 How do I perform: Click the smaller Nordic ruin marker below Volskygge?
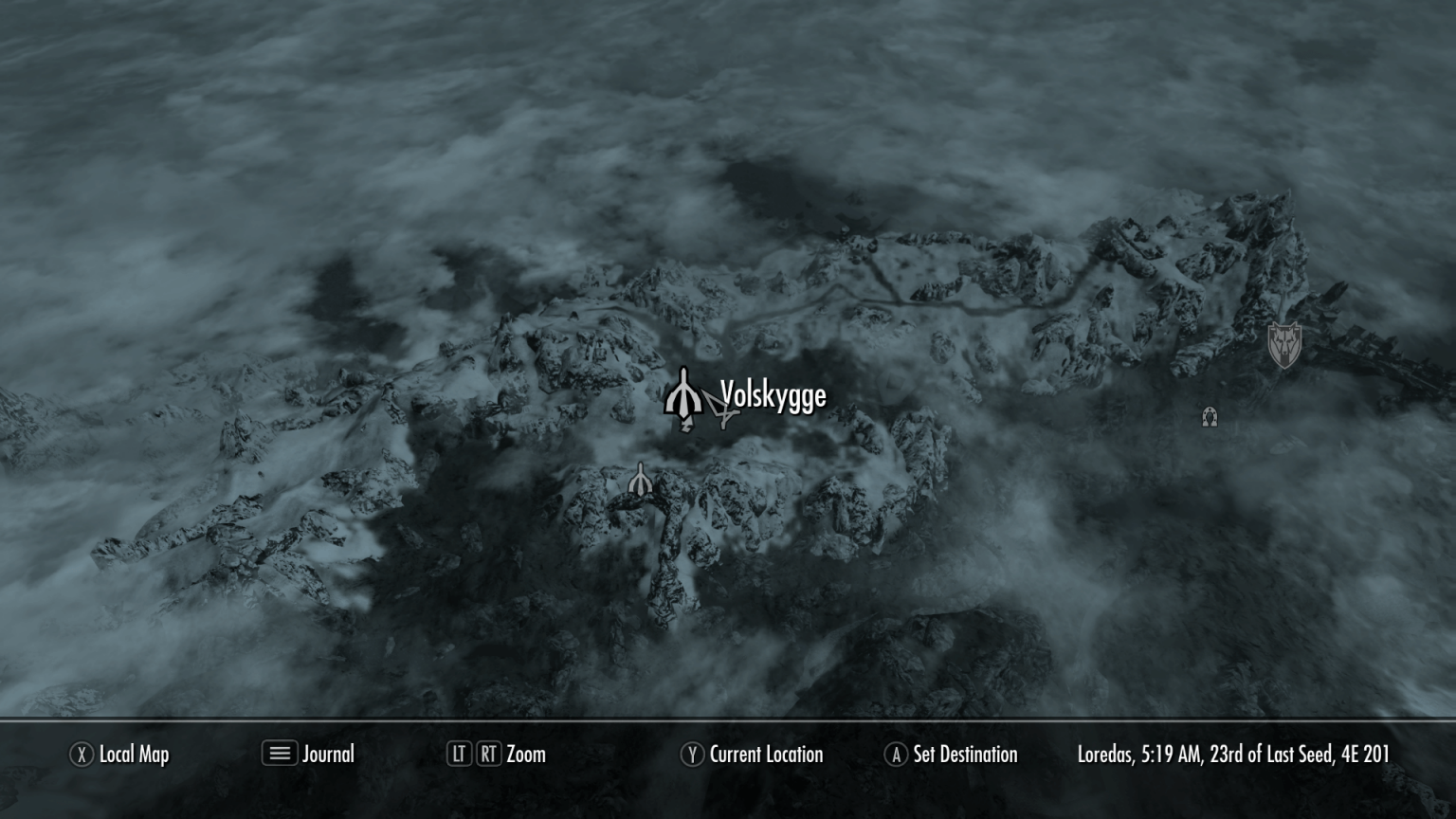click(x=642, y=479)
